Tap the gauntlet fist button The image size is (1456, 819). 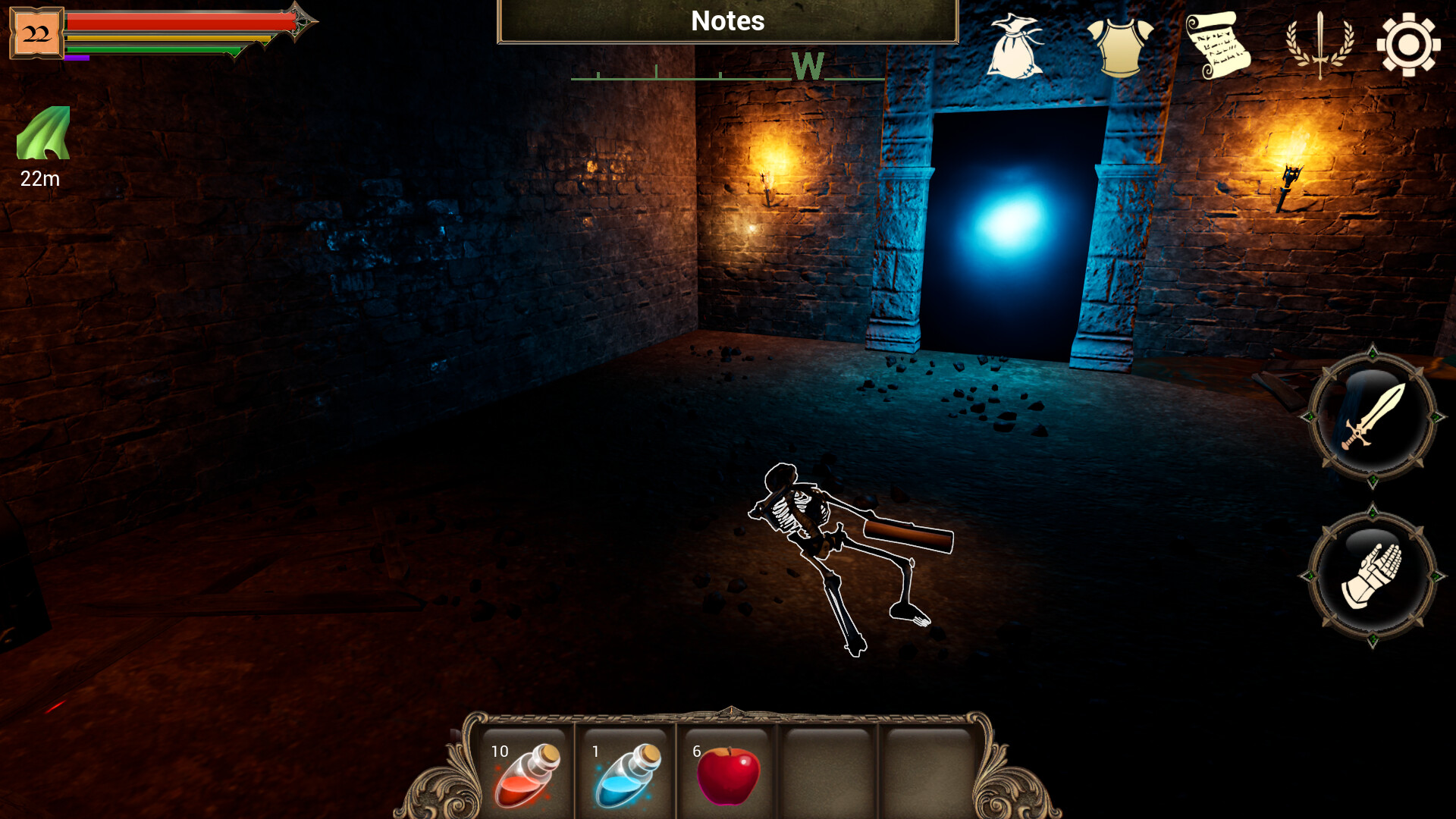click(1373, 576)
